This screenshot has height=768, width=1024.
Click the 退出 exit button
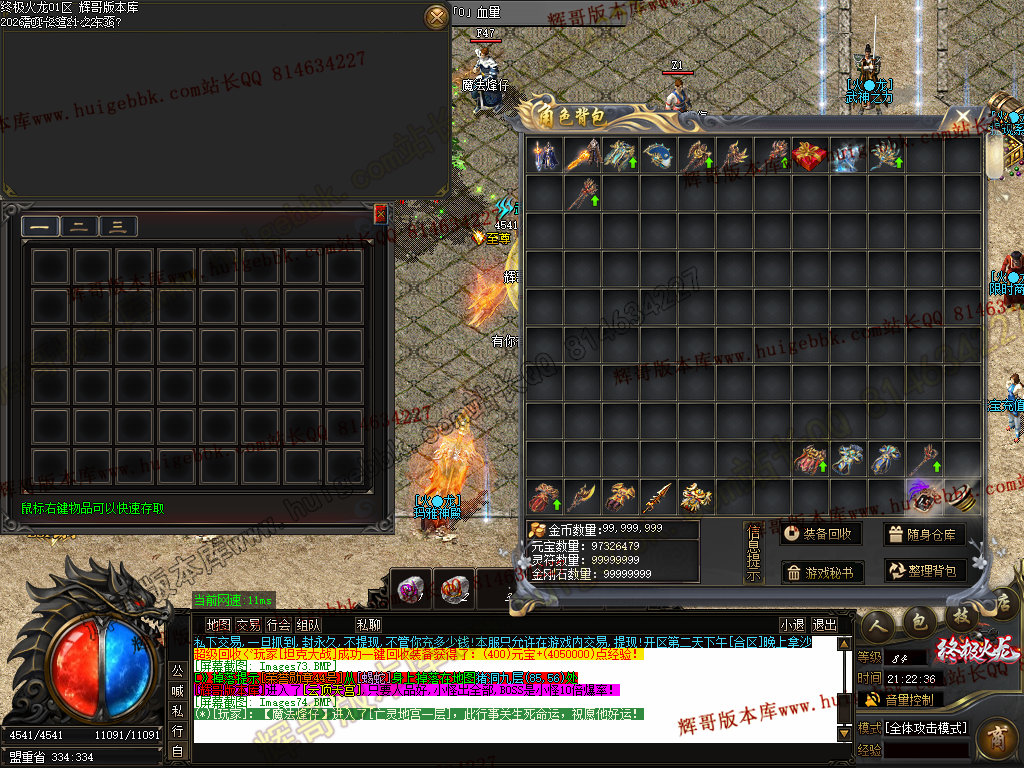pyautogui.click(x=825, y=625)
